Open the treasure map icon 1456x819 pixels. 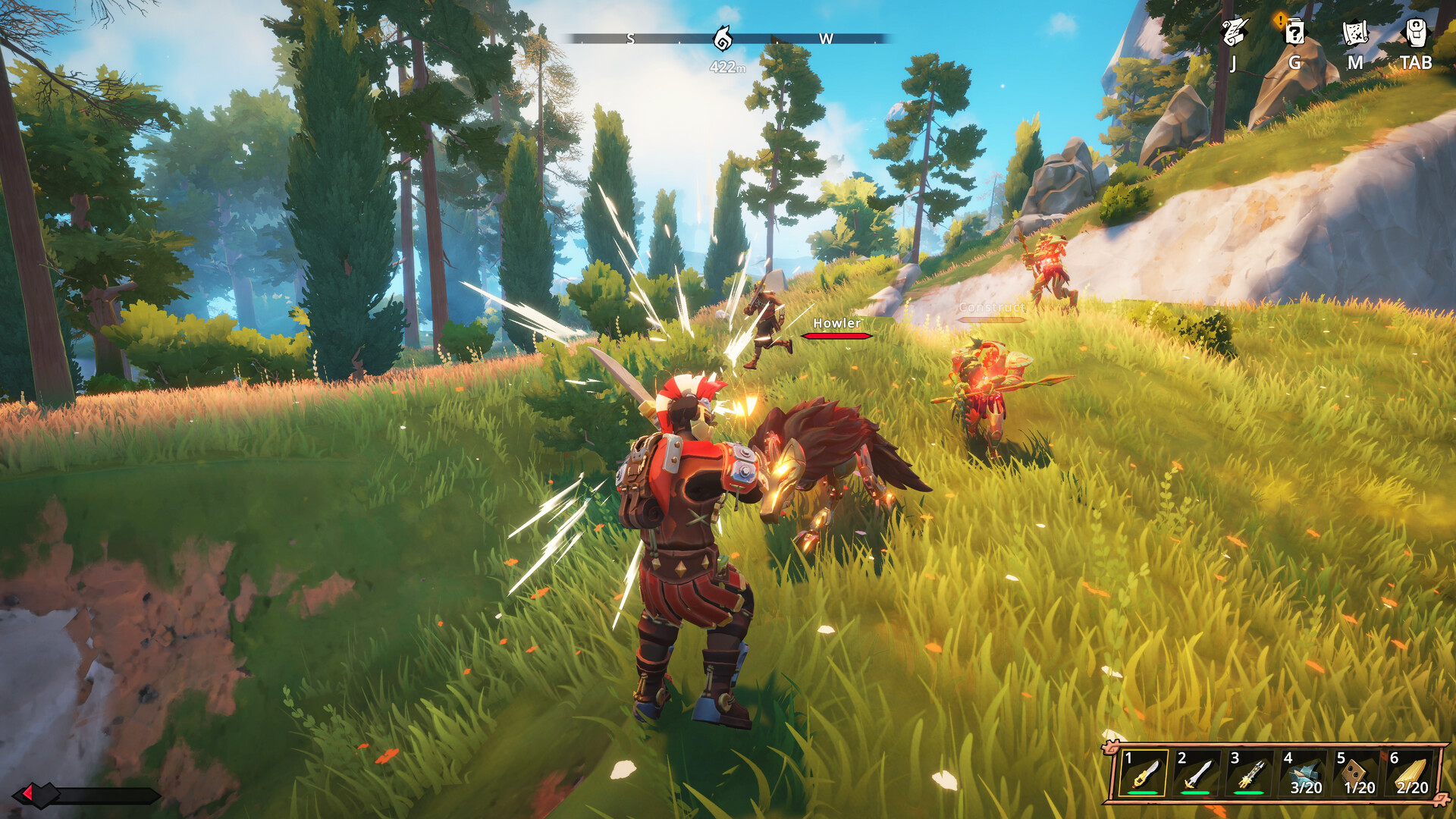point(1355,33)
